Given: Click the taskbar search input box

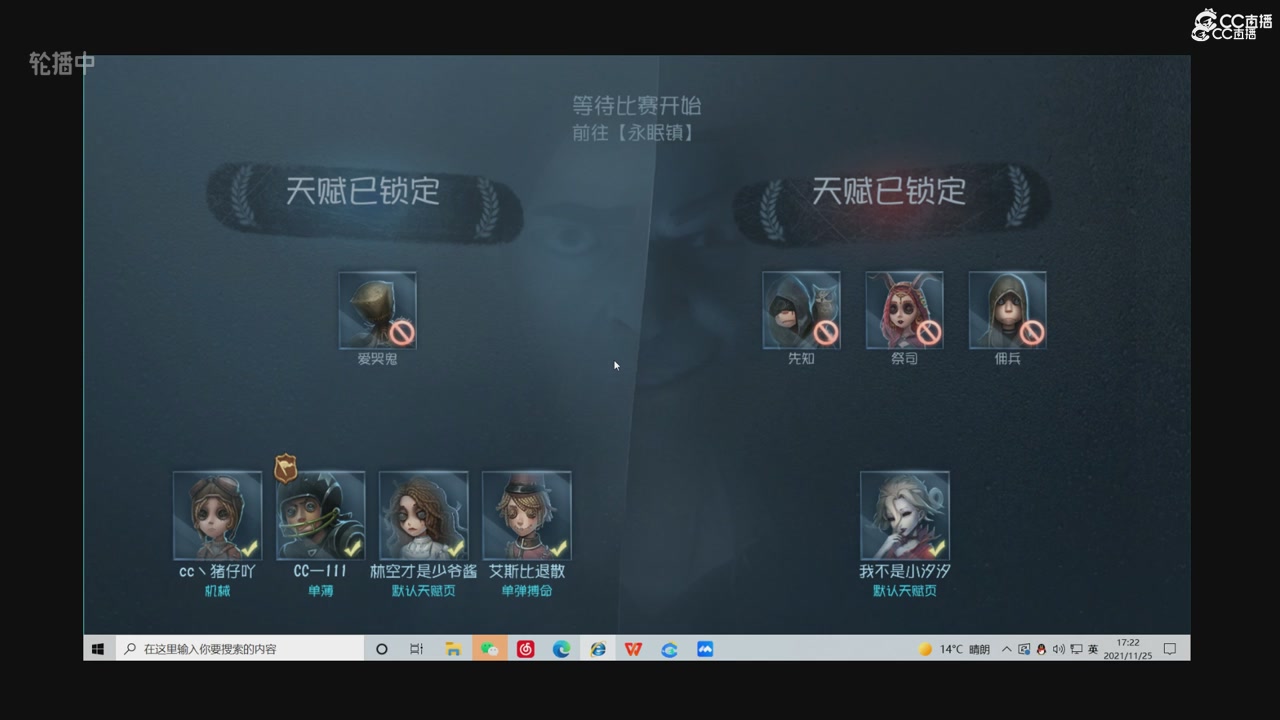Looking at the screenshot, I should 240,648.
